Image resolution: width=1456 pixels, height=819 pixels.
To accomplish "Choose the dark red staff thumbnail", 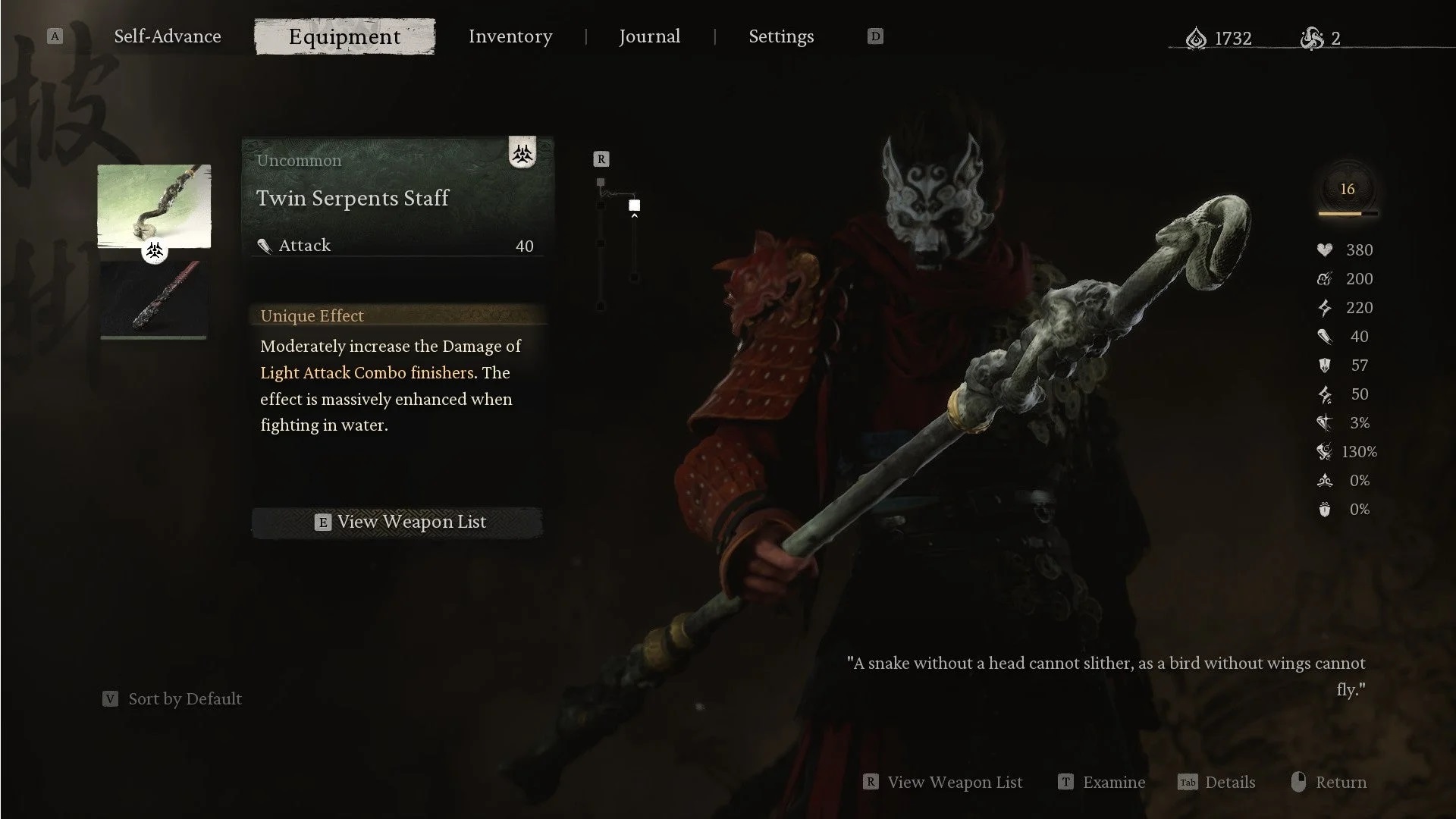I will [x=154, y=299].
